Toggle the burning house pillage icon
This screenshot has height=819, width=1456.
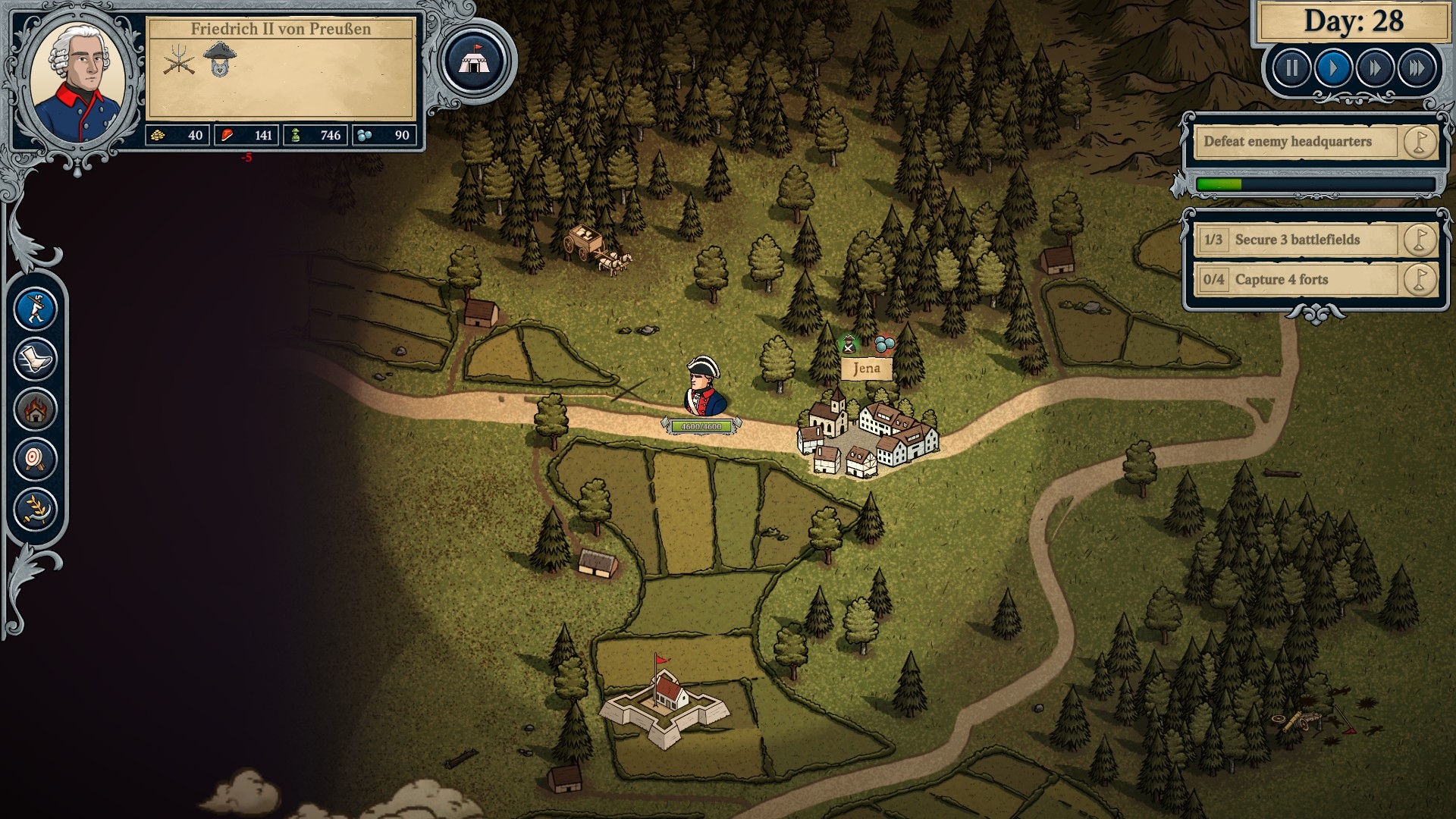click(36, 409)
